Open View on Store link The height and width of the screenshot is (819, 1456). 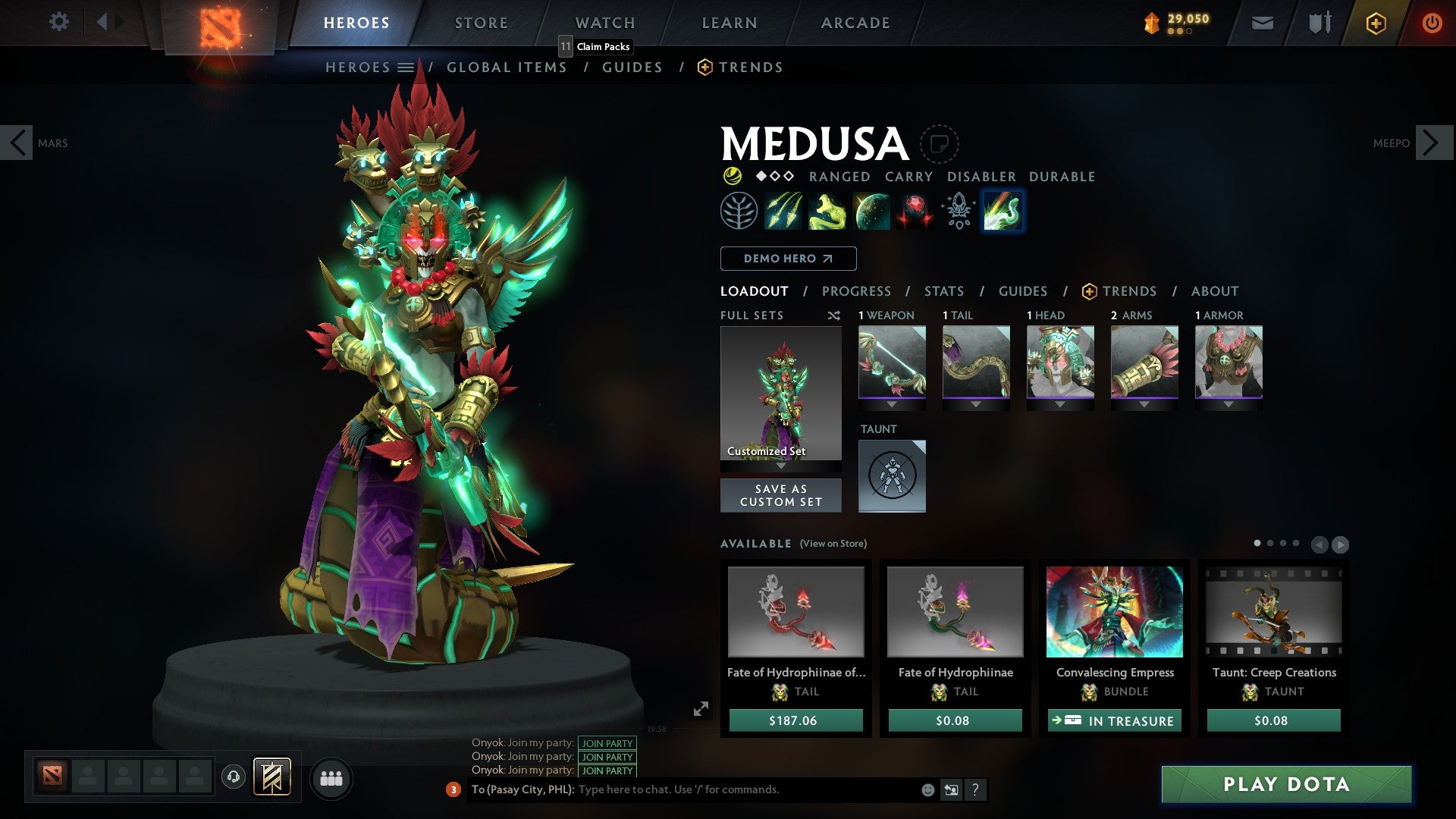[833, 544]
